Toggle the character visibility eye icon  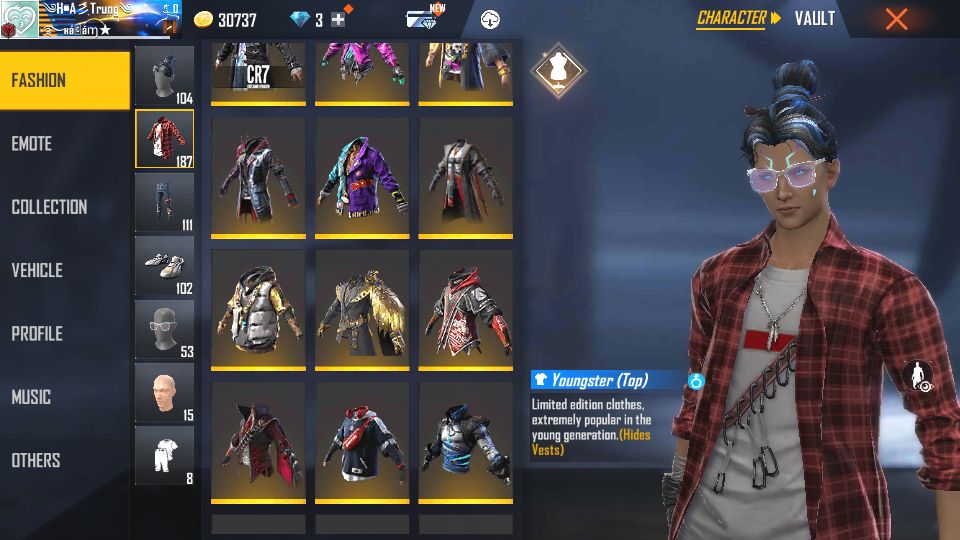click(x=918, y=377)
